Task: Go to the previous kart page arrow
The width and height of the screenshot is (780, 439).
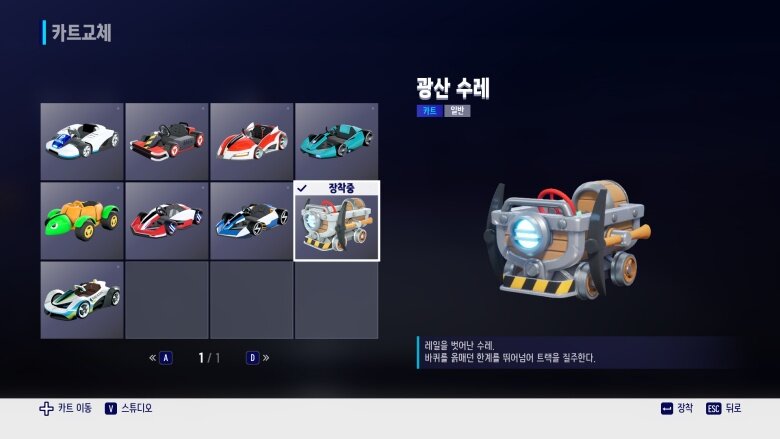Action: click(x=159, y=358)
